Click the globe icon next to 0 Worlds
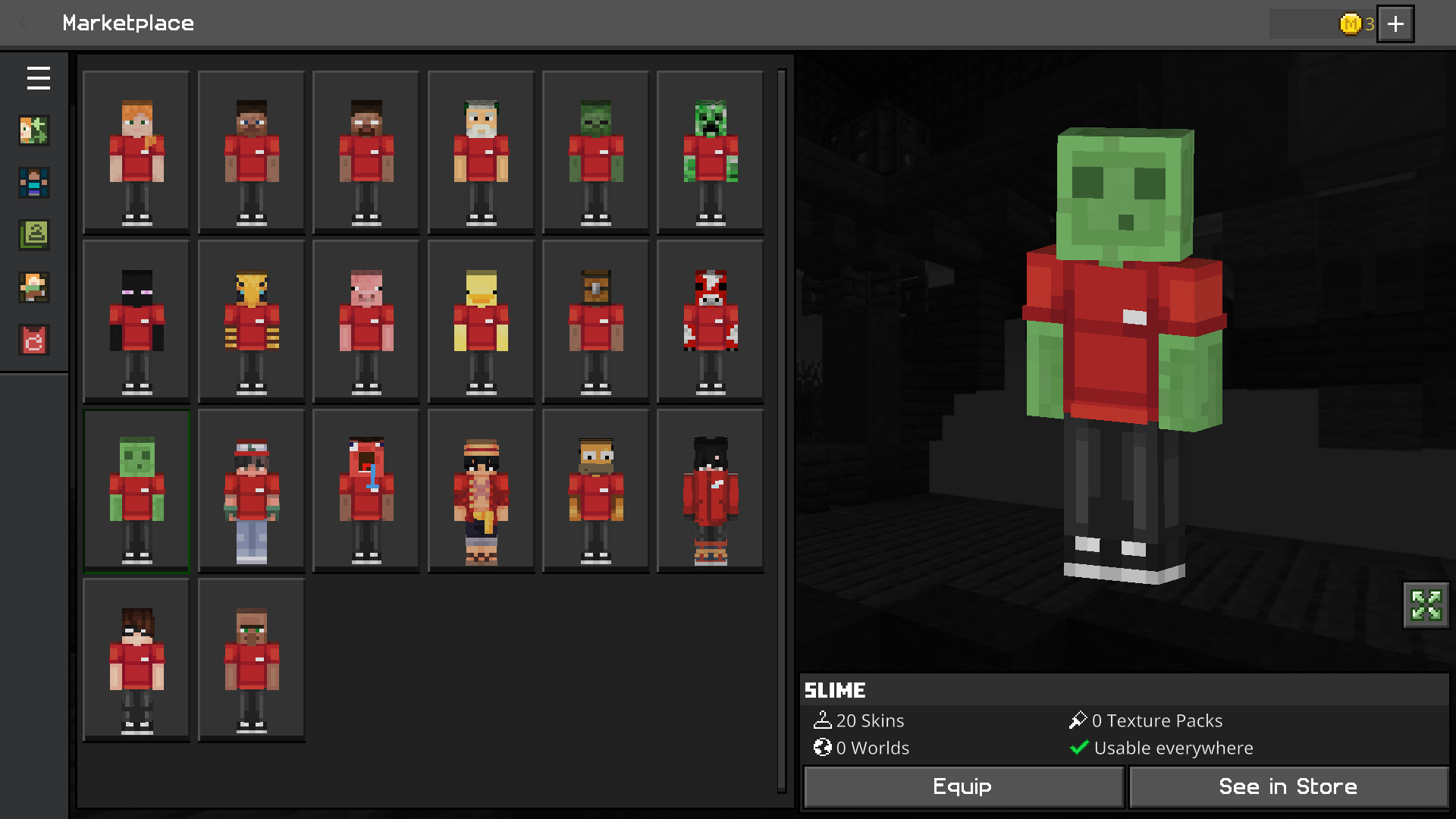 coord(822,748)
